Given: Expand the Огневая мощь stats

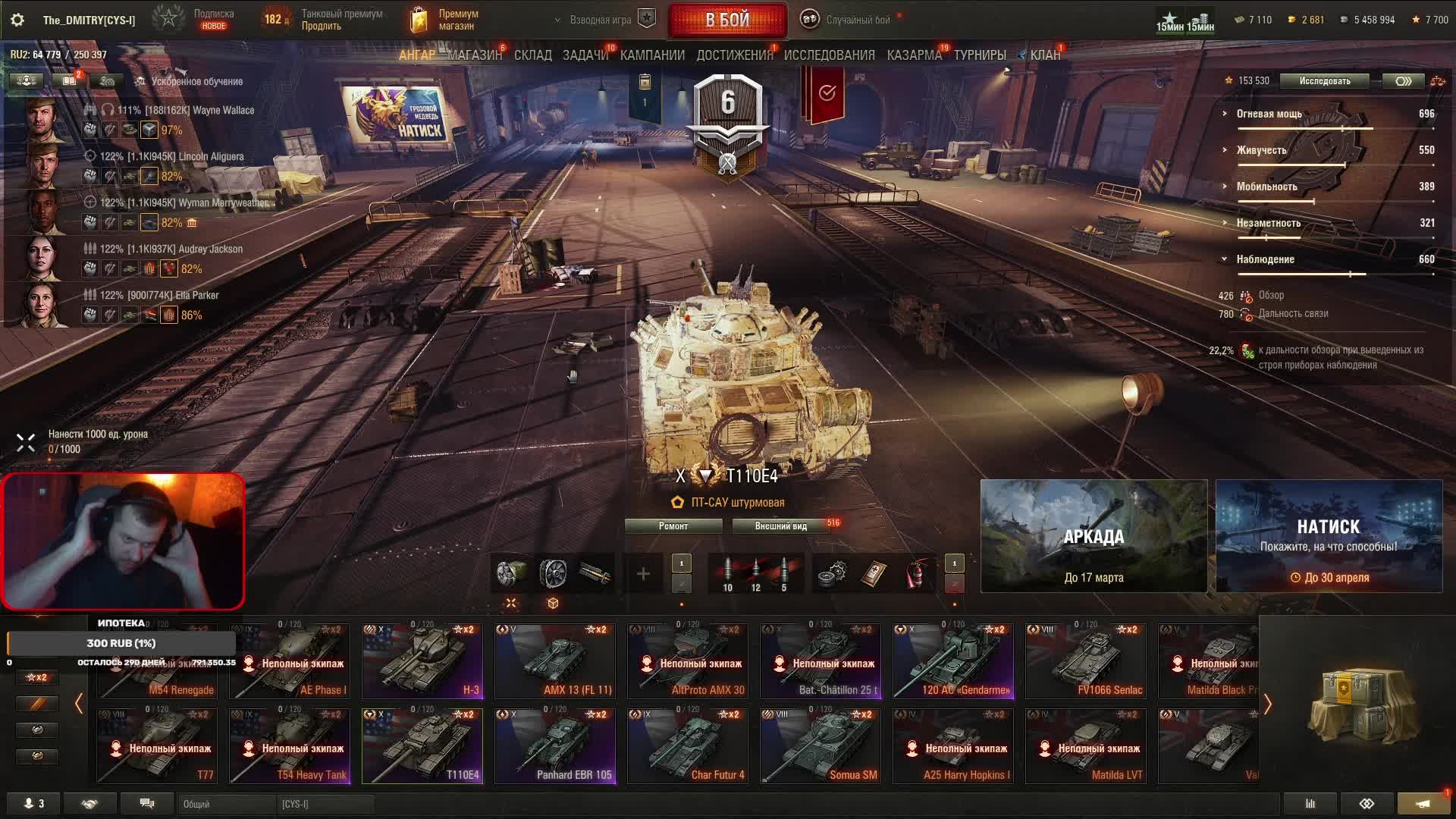Looking at the screenshot, I should pyautogui.click(x=1269, y=114).
